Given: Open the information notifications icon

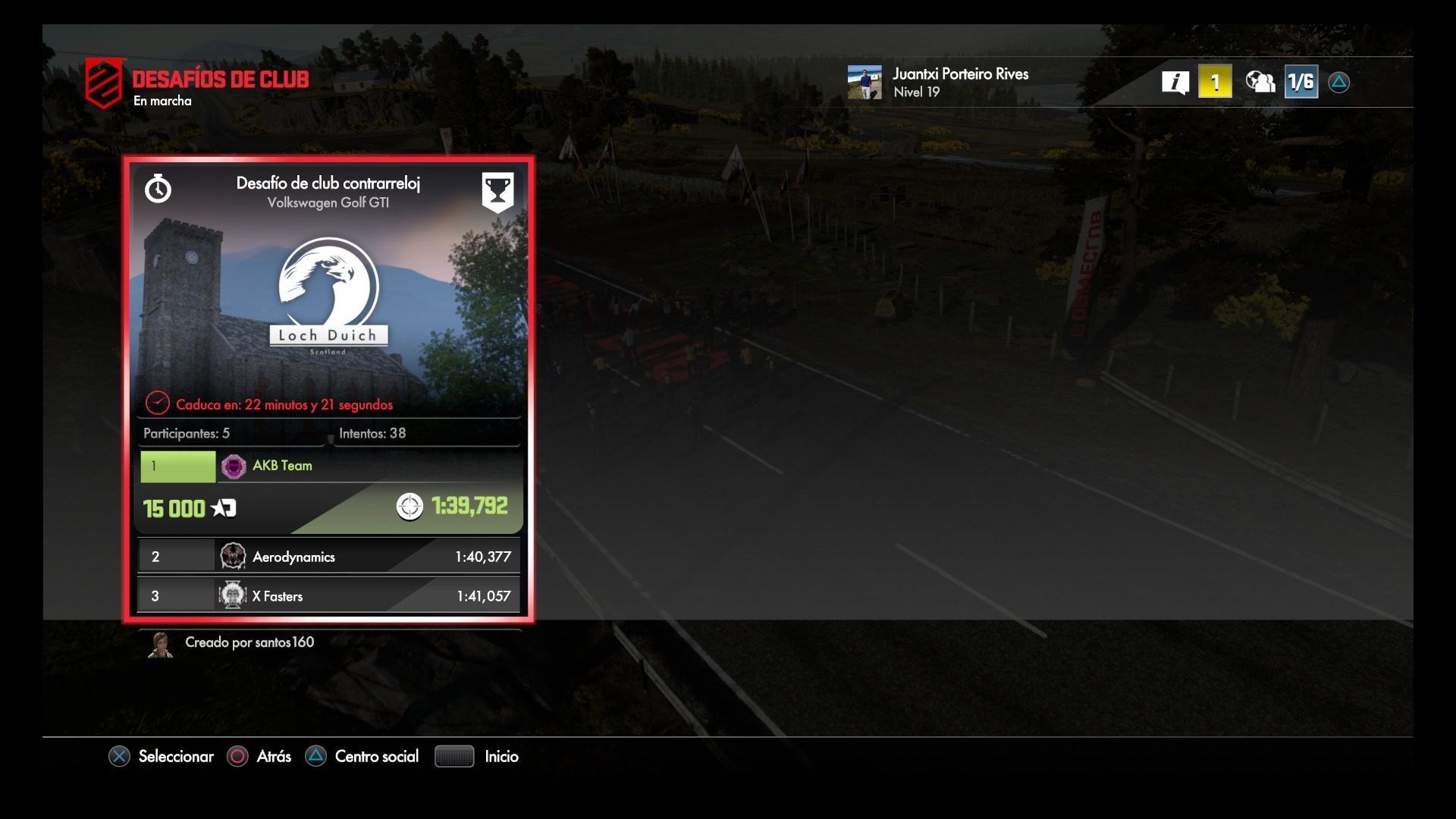Looking at the screenshot, I should [x=1175, y=82].
